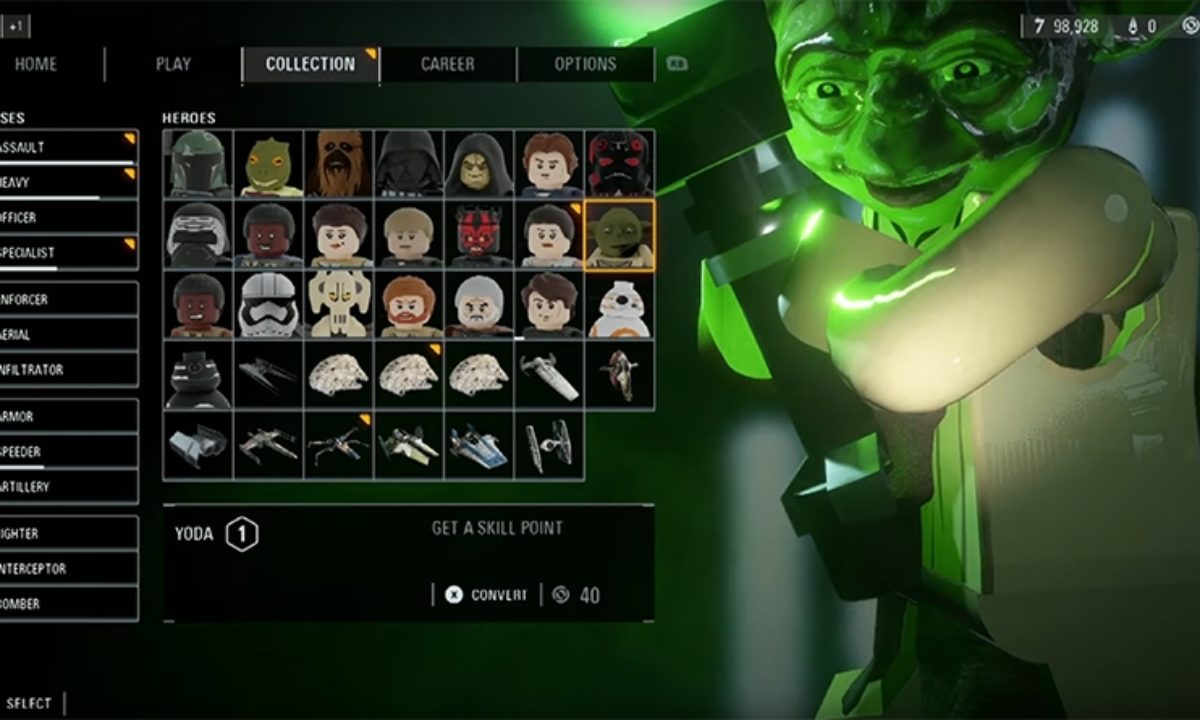Select the Boba Fett helmet tile

coord(198,164)
